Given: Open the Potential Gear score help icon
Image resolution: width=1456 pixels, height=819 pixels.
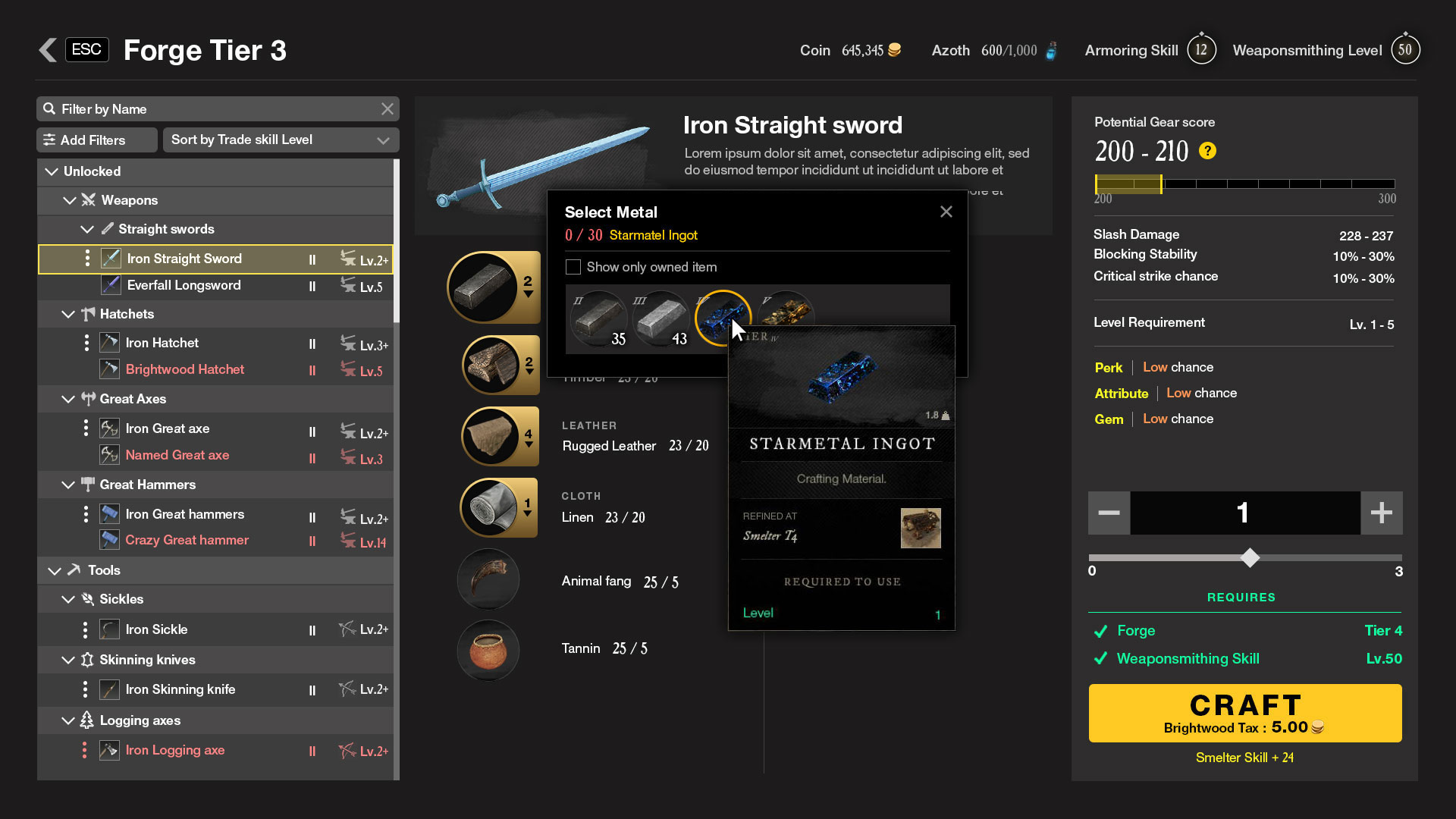Looking at the screenshot, I should (1207, 151).
